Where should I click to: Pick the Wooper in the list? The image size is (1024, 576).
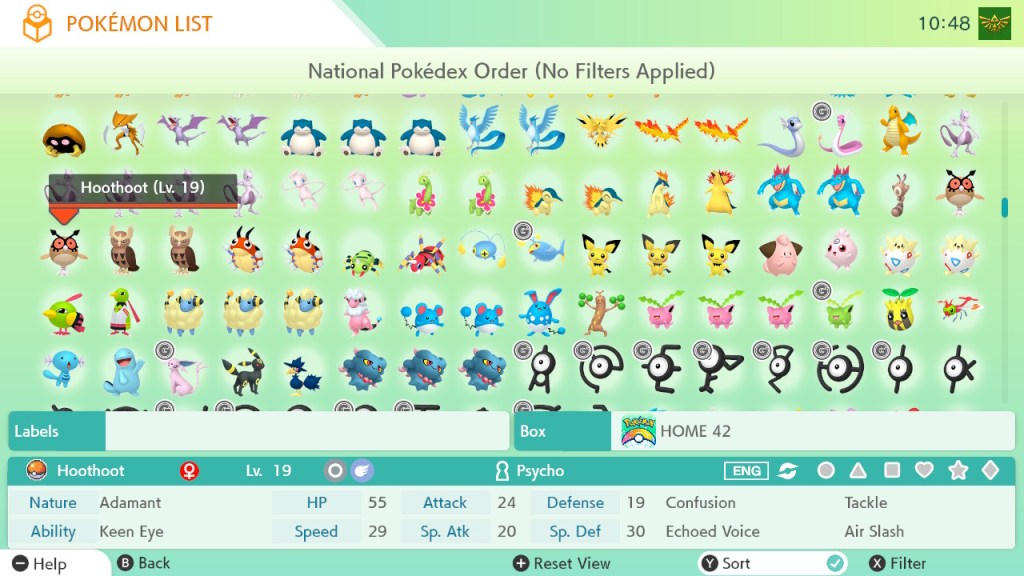[63, 371]
